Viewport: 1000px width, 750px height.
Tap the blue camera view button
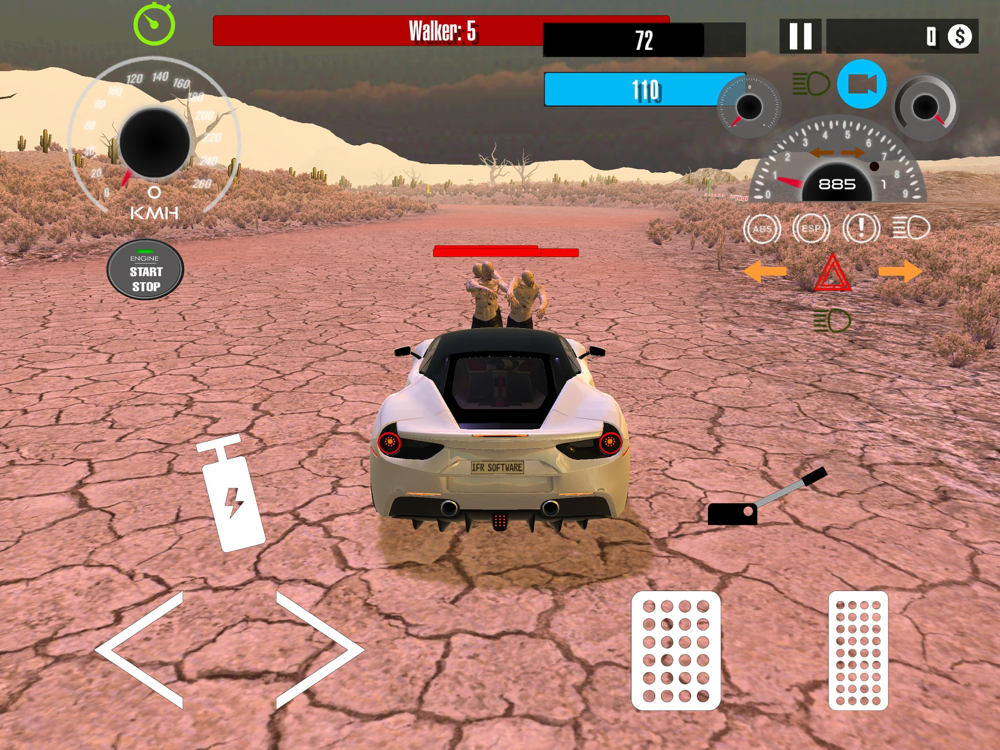click(x=861, y=85)
